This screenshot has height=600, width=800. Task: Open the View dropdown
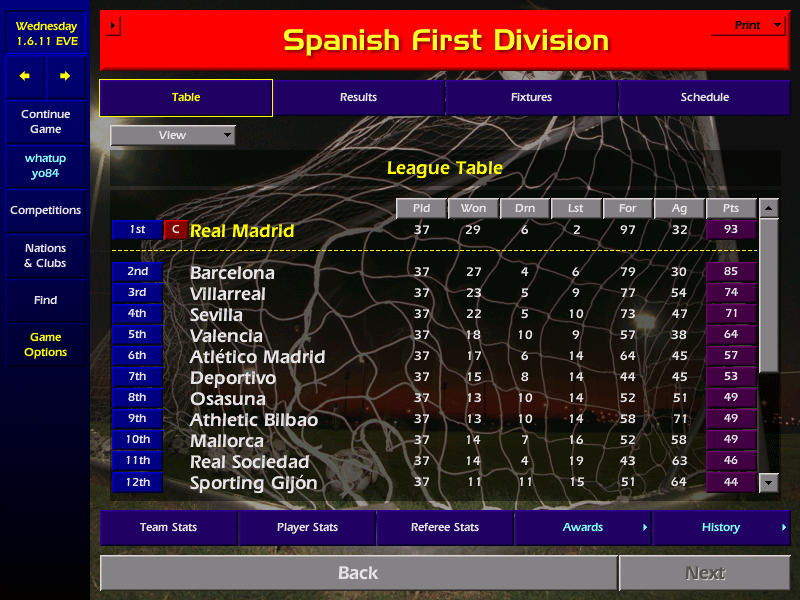pyautogui.click(x=173, y=135)
